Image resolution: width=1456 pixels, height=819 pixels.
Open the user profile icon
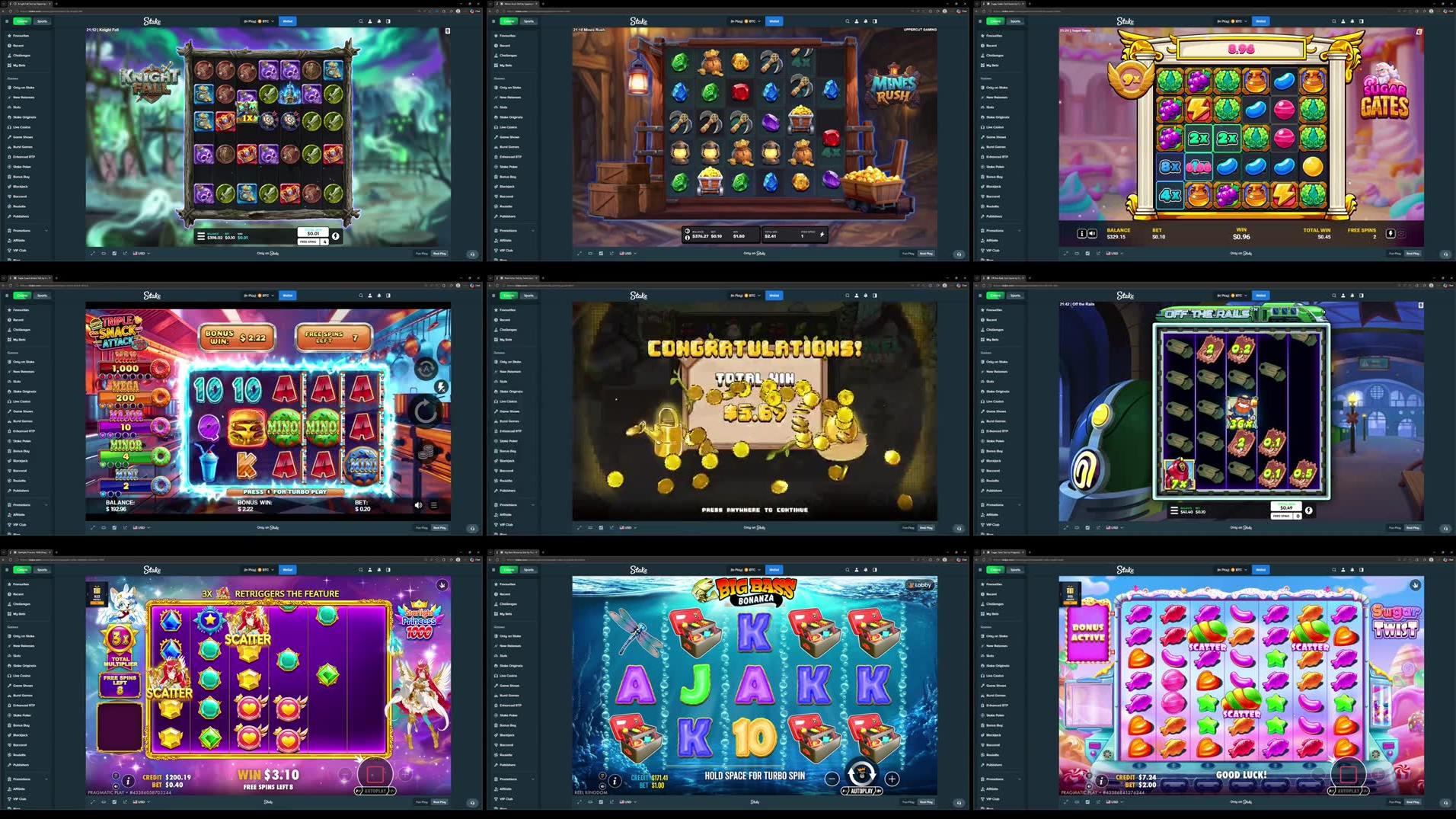[x=369, y=20]
